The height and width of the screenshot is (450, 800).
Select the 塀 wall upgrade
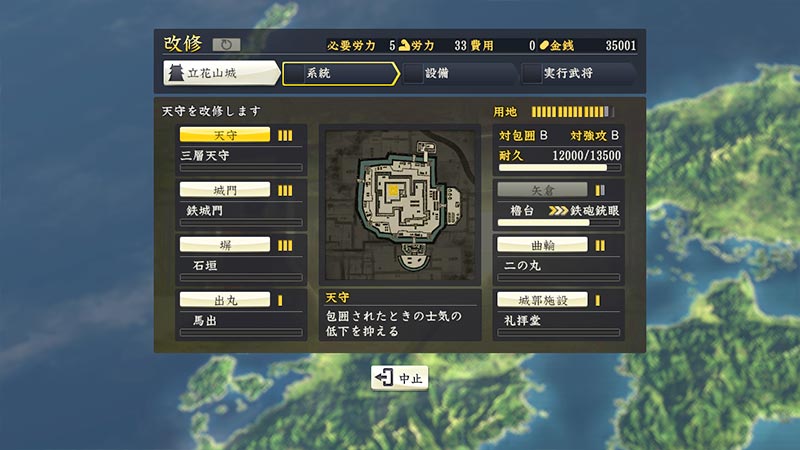pos(224,244)
